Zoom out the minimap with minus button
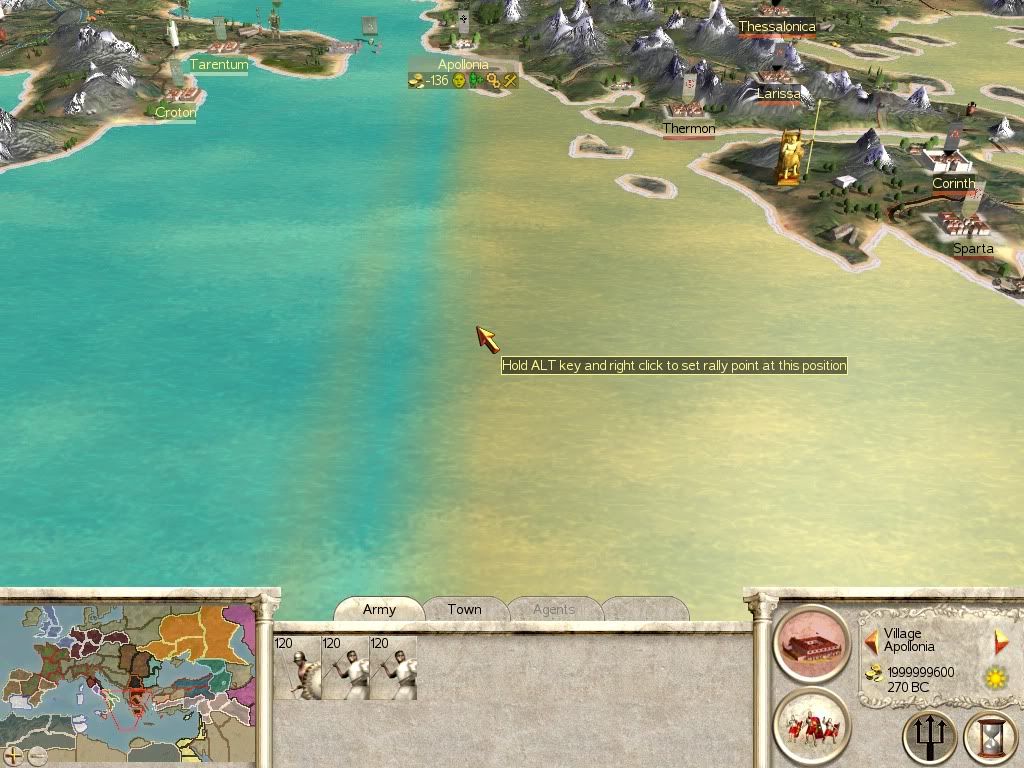This screenshot has width=1024, height=768. (37, 755)
